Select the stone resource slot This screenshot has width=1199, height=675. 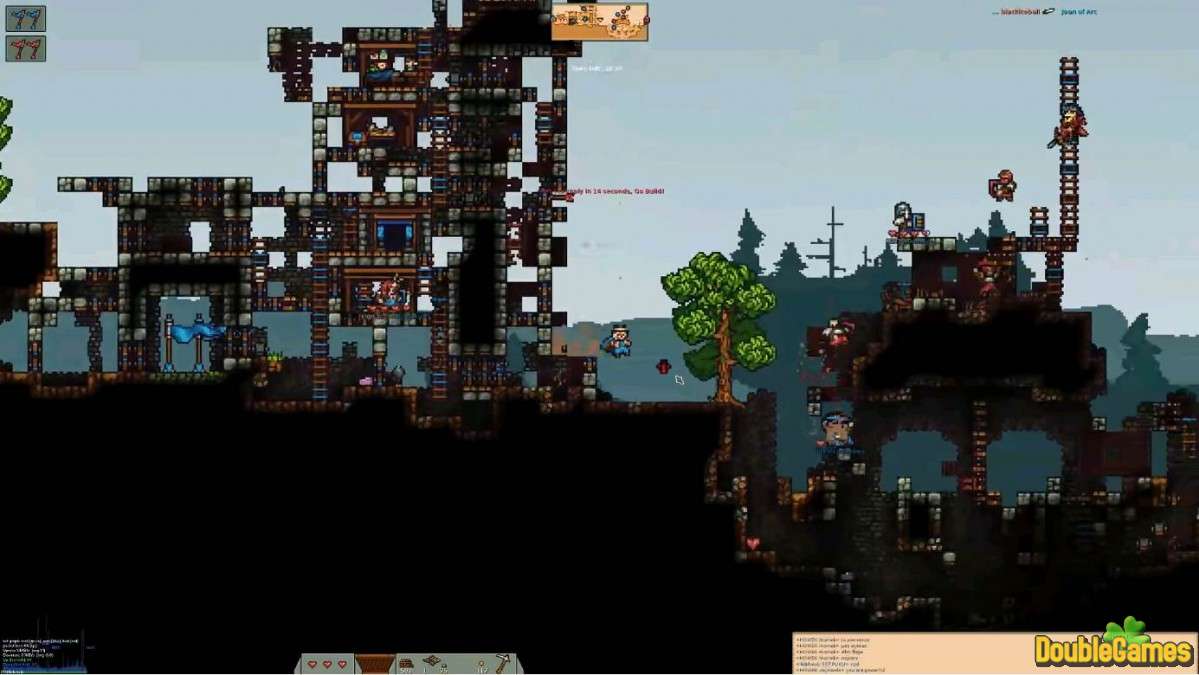tap(408, 664)
